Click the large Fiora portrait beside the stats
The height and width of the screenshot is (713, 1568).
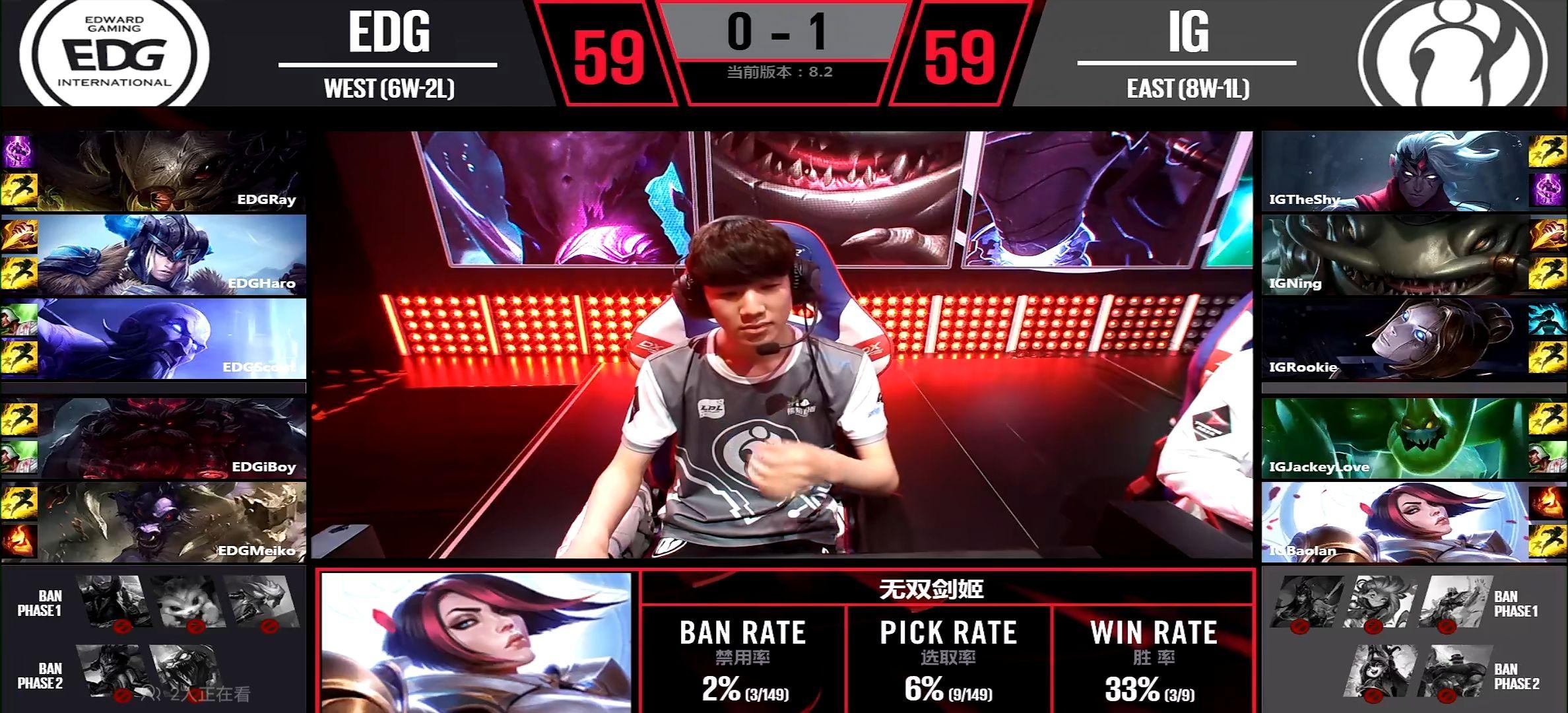[x=476, y=642]
